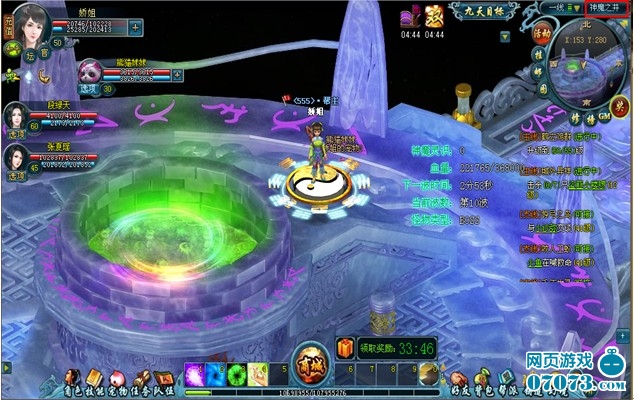Viewport: 634px width, 400px height.
Task: Click the 神魔之井 map name label
Action: (600, 7)
